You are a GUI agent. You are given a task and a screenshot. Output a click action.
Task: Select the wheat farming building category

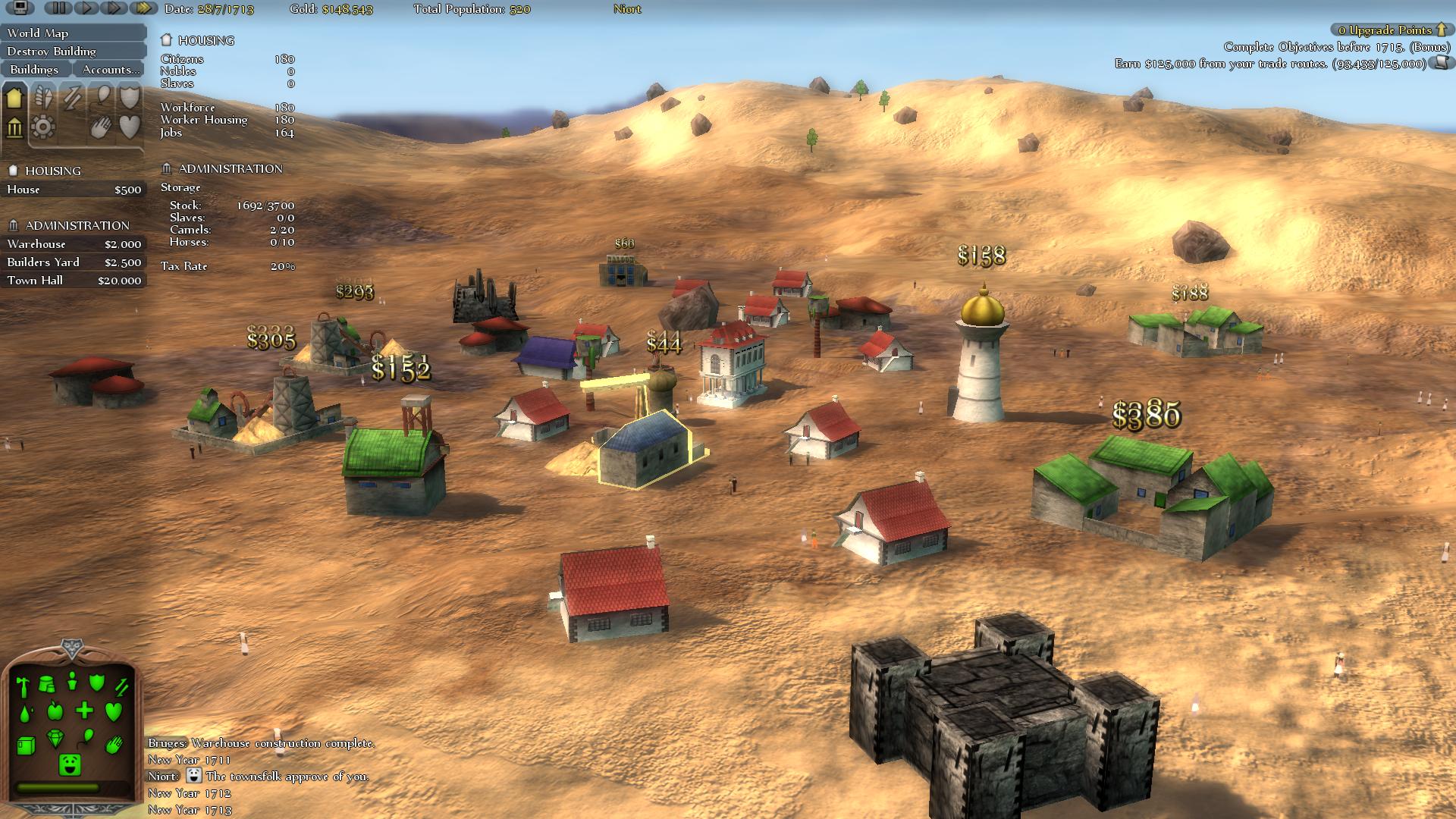pos(44,97)
